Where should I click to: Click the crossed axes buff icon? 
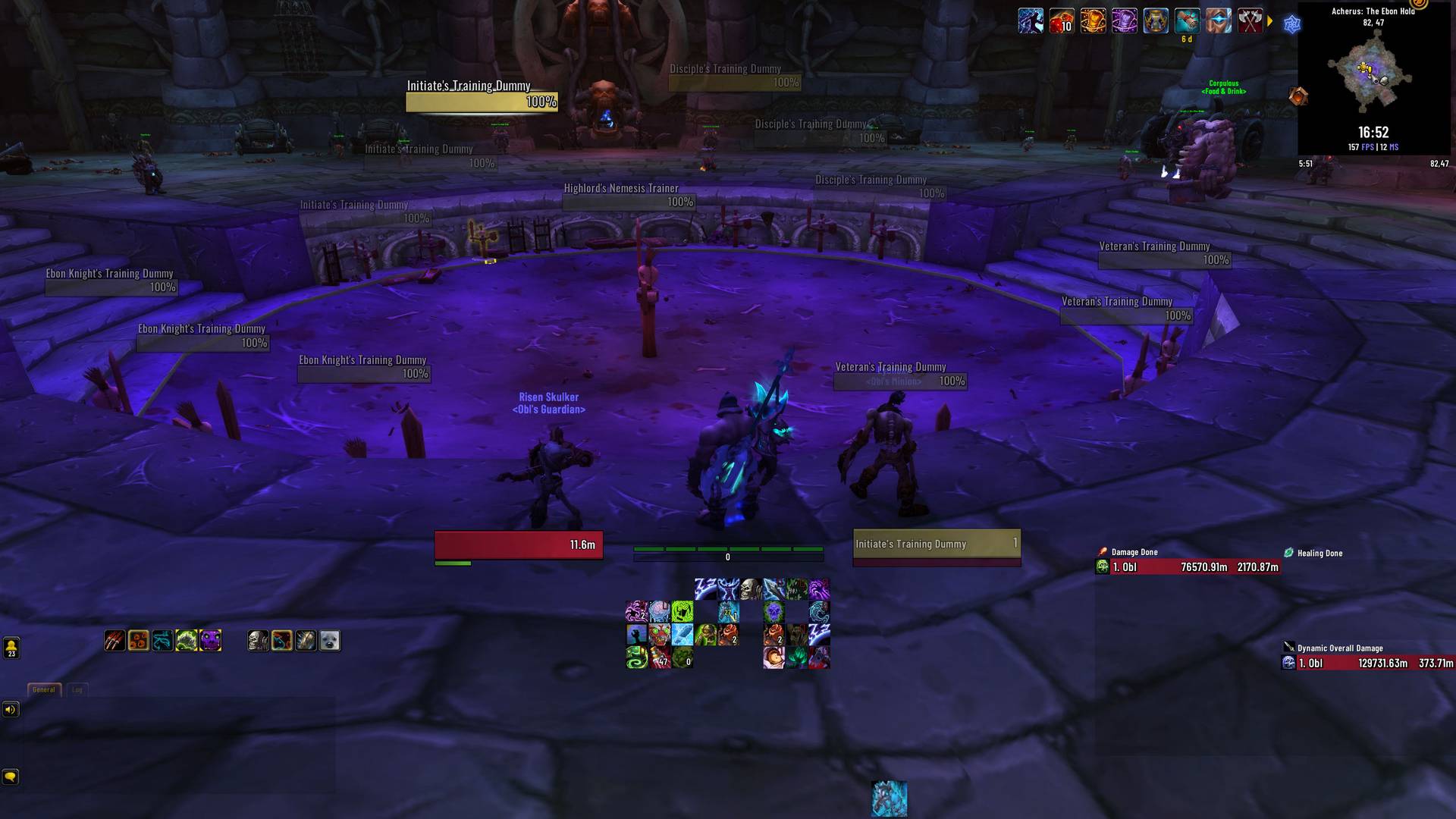tap(1250, 21)
